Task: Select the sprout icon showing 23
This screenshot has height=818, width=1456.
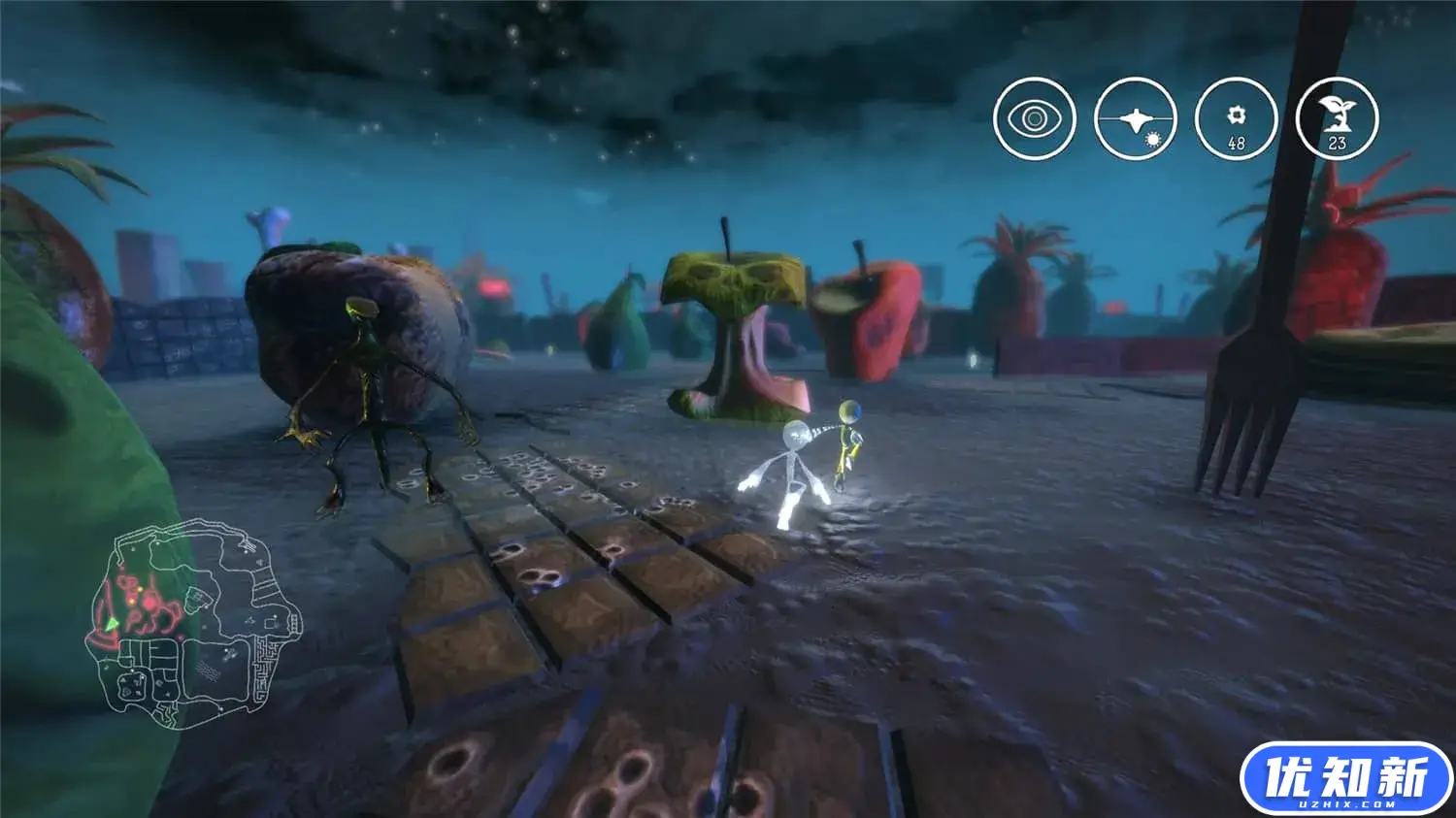Action: [x=1337, y=119]
